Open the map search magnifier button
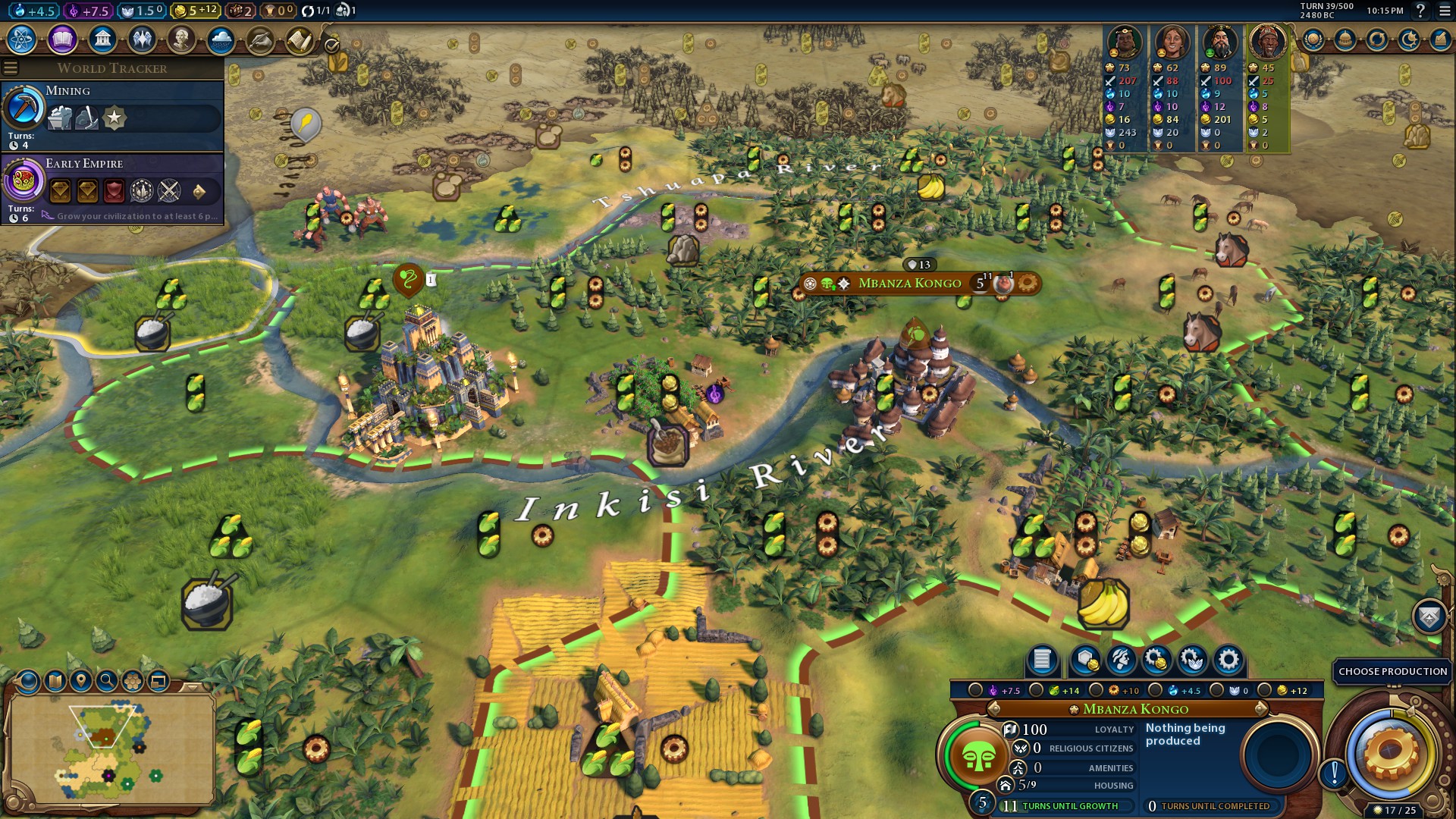Viewport: 1456px width, 819px height. click(x=107, y=681)
